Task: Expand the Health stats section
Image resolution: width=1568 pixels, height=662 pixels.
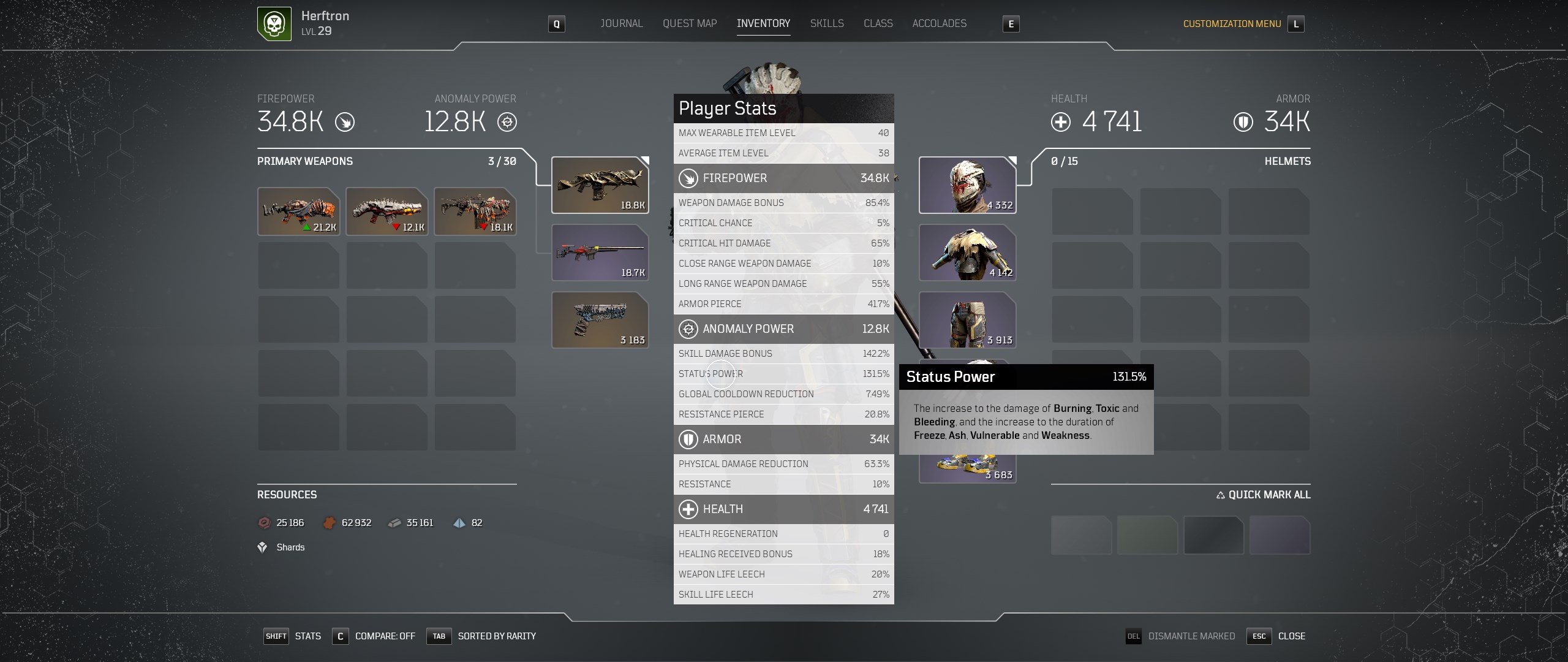Action: pyautogui.click(x=784, y=509)
